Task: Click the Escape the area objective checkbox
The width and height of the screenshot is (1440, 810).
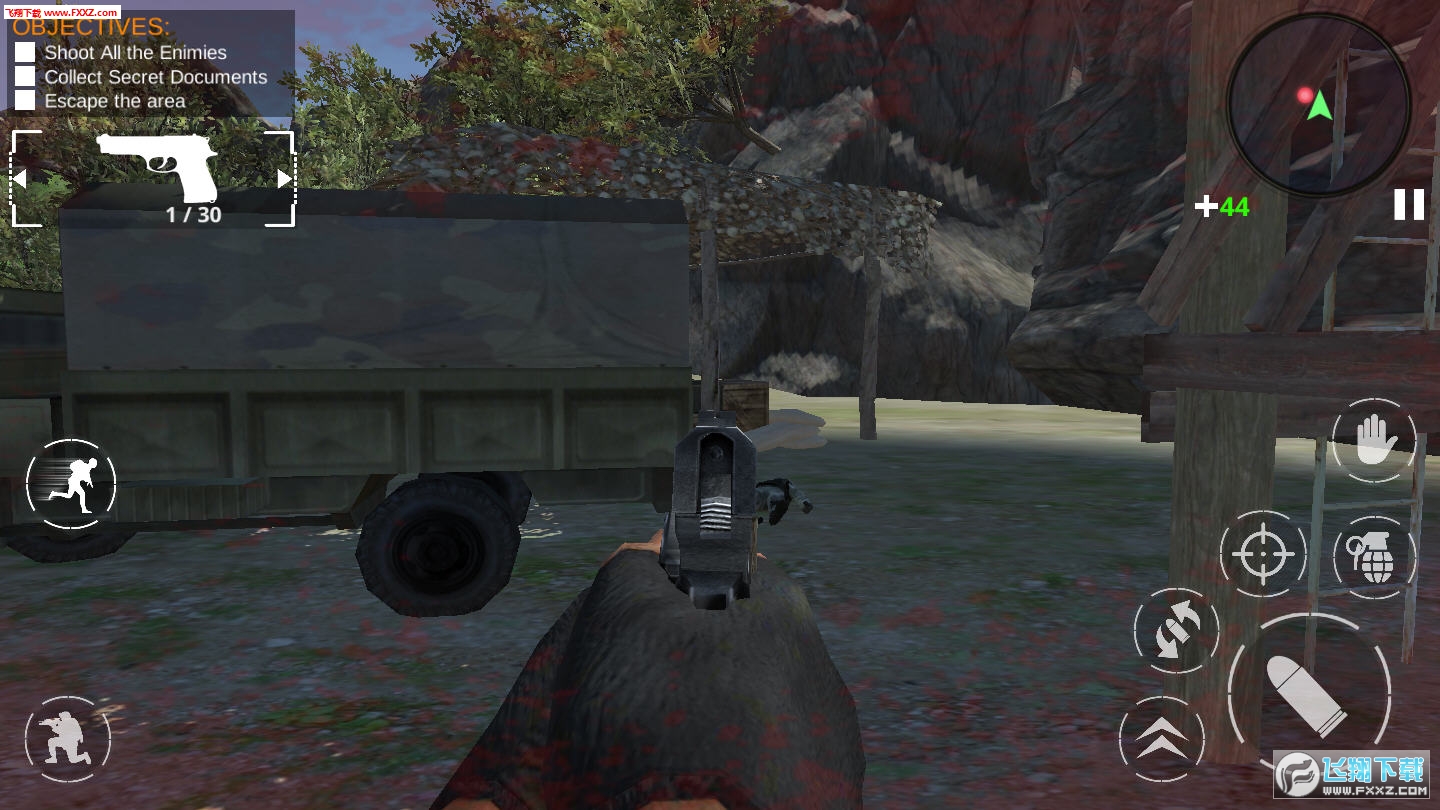Action: (x=25, y=100)
